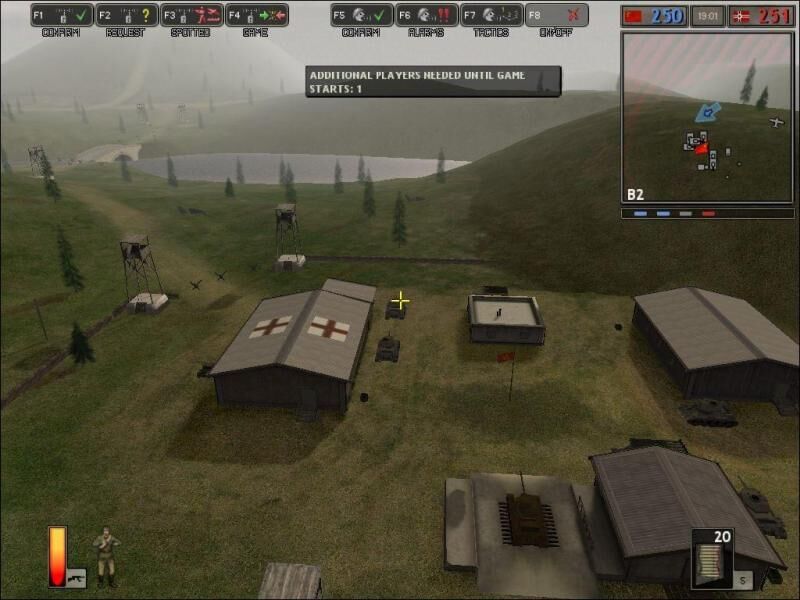This screenshot has height=600, width=800.
Task: Open the F1 Confirm radio menu
Action: 62,15
